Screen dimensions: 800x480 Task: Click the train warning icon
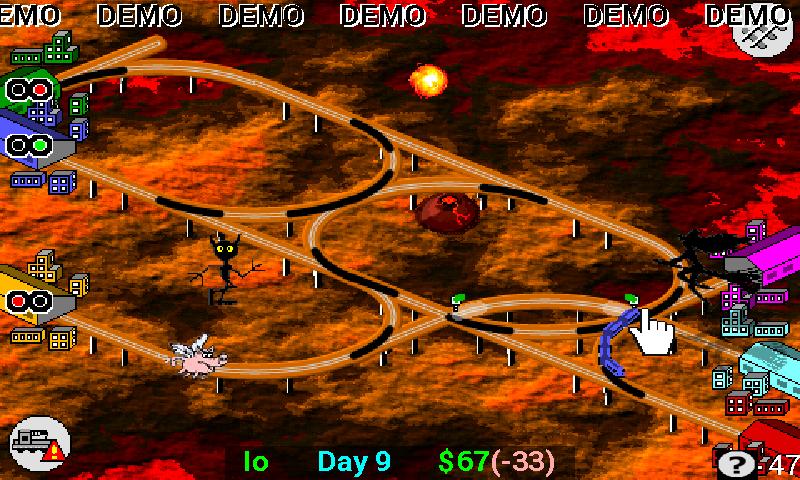pyautogui.click(x=40, y=444)
